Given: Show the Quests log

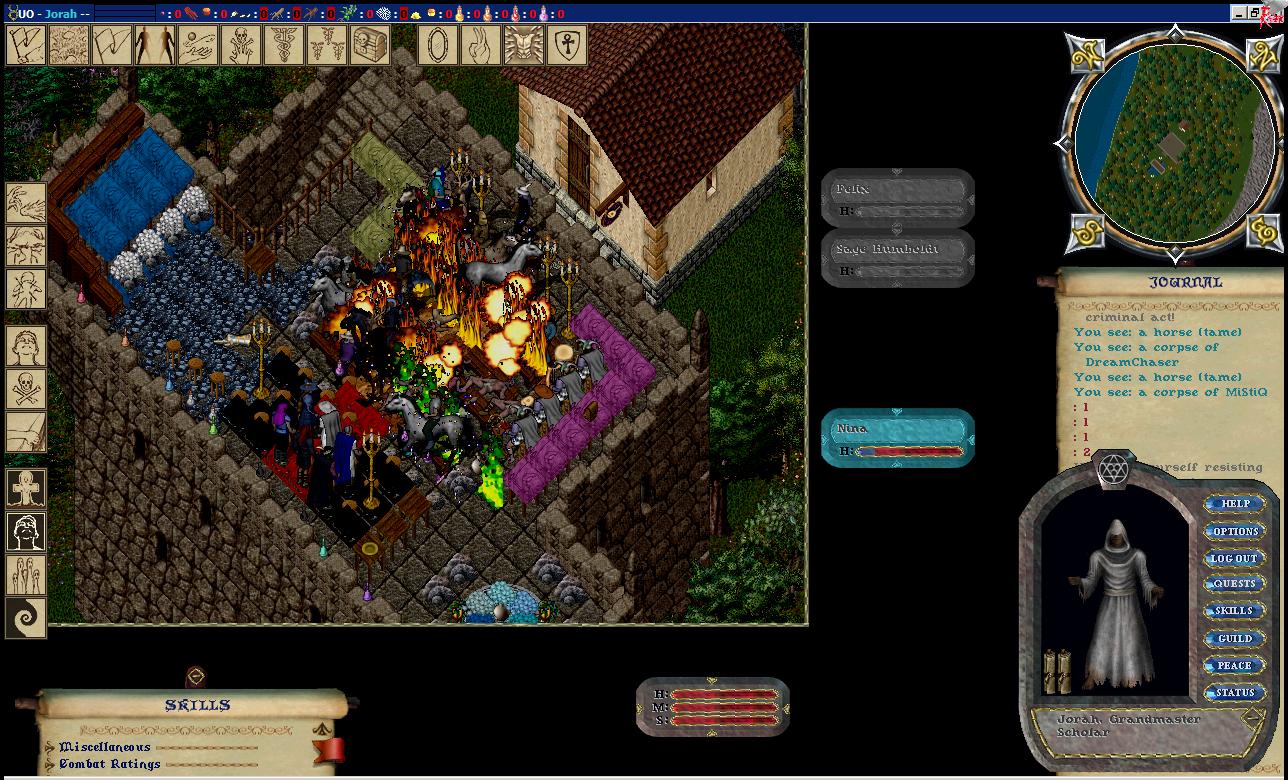Looking at the screenshot, I should click(1235, 584).
